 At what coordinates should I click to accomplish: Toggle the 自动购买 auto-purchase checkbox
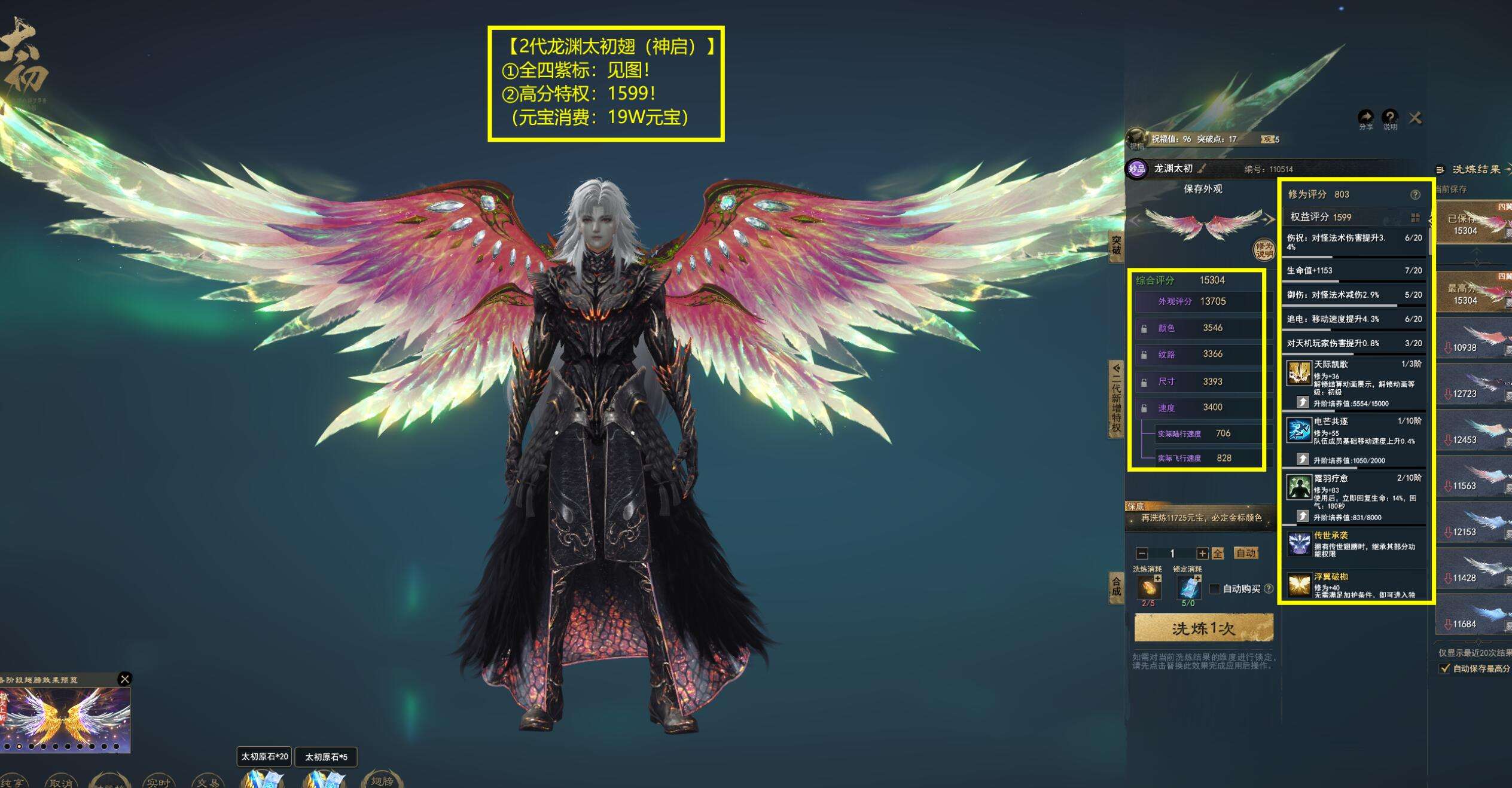[x=1215, y=589]
